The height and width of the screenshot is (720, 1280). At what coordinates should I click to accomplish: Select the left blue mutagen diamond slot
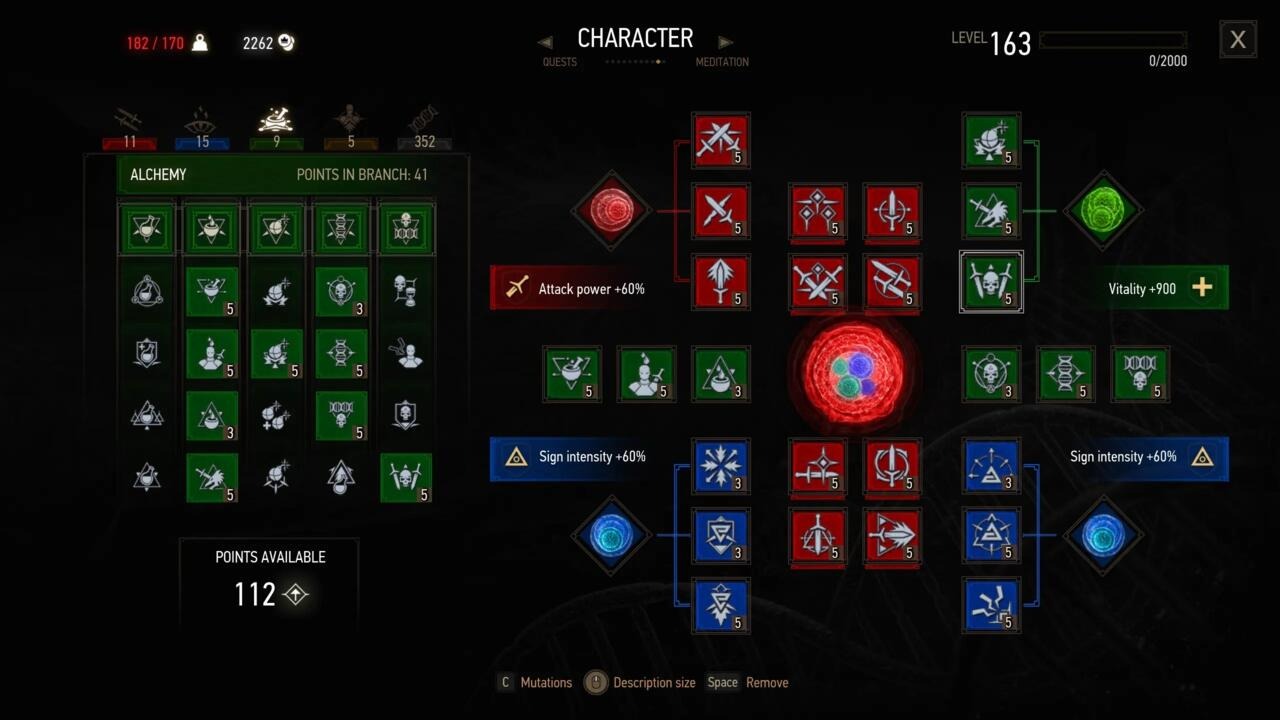(611, 536)
